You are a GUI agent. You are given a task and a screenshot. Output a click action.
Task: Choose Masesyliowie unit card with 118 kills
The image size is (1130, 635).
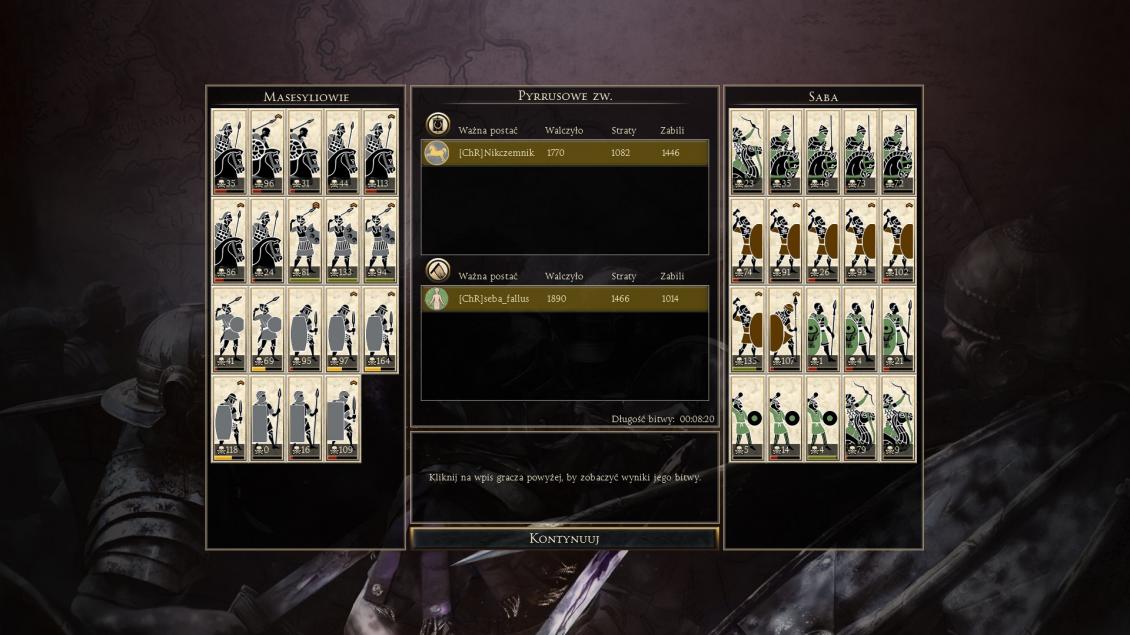pos(229,419)
